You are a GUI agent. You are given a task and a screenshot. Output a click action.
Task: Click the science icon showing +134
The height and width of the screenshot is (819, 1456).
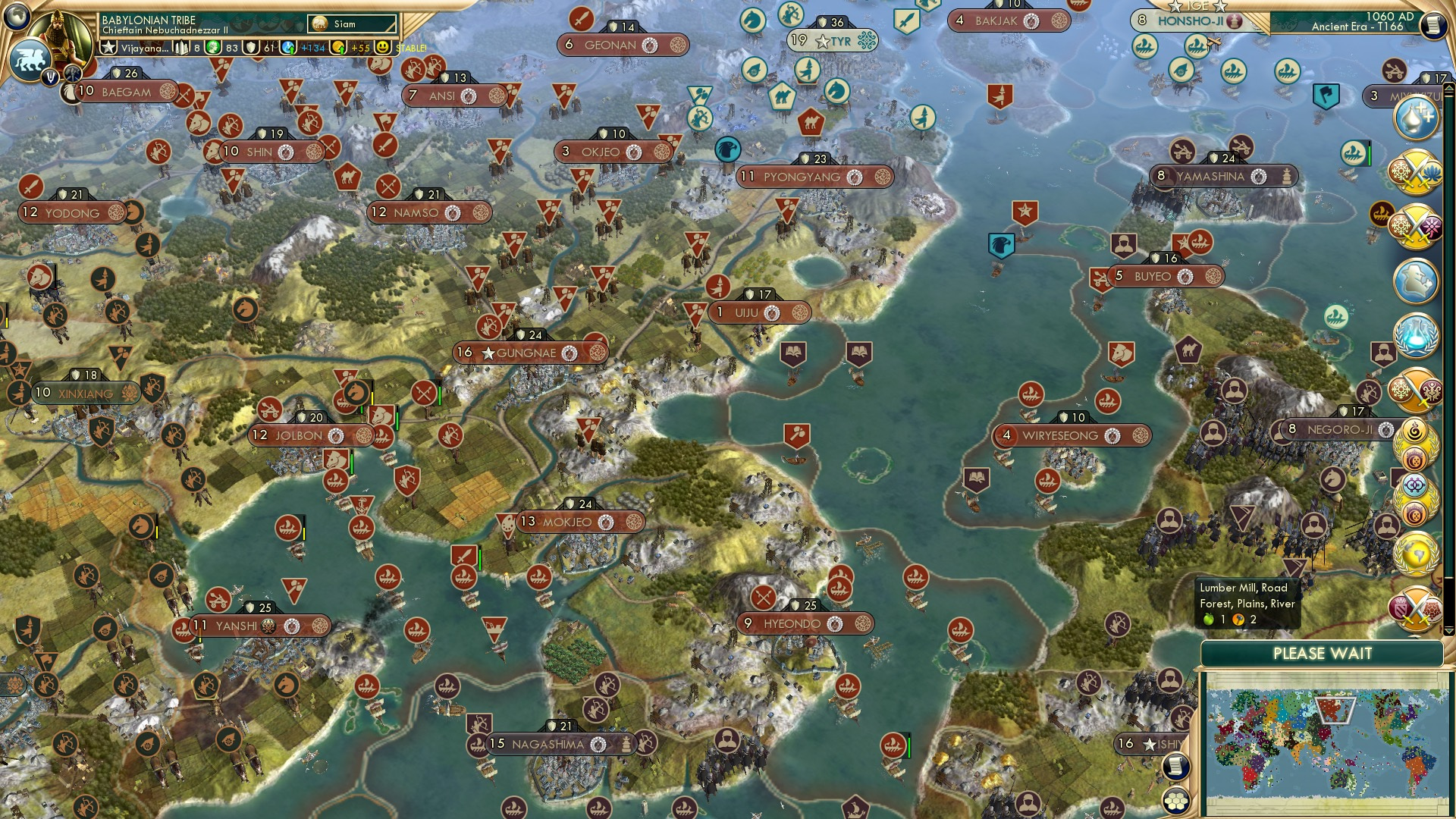point(288,48)
